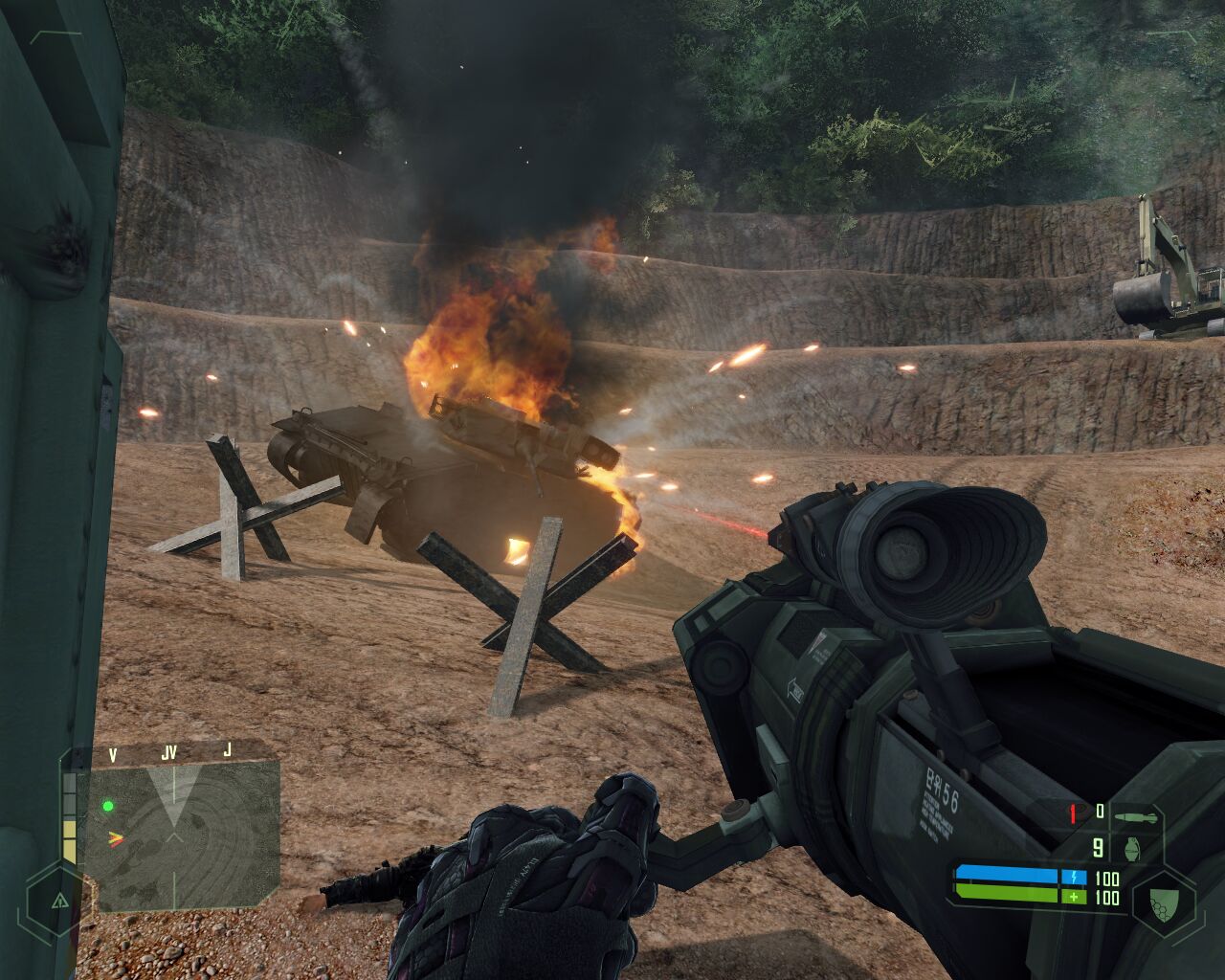Click the red-yellow arrow marker on the minimap
Image resolution: width=1225 pixels, height=980 pixels.
coord(114,837)
